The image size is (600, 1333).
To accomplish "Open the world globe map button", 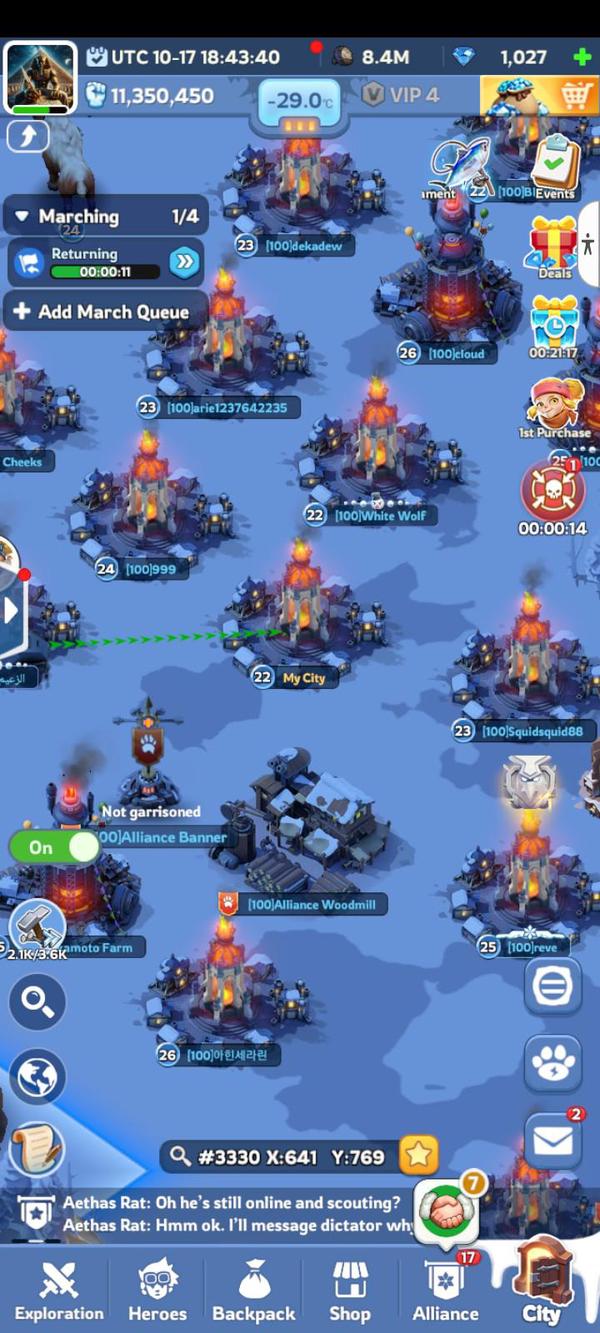I will [38, 1078].
